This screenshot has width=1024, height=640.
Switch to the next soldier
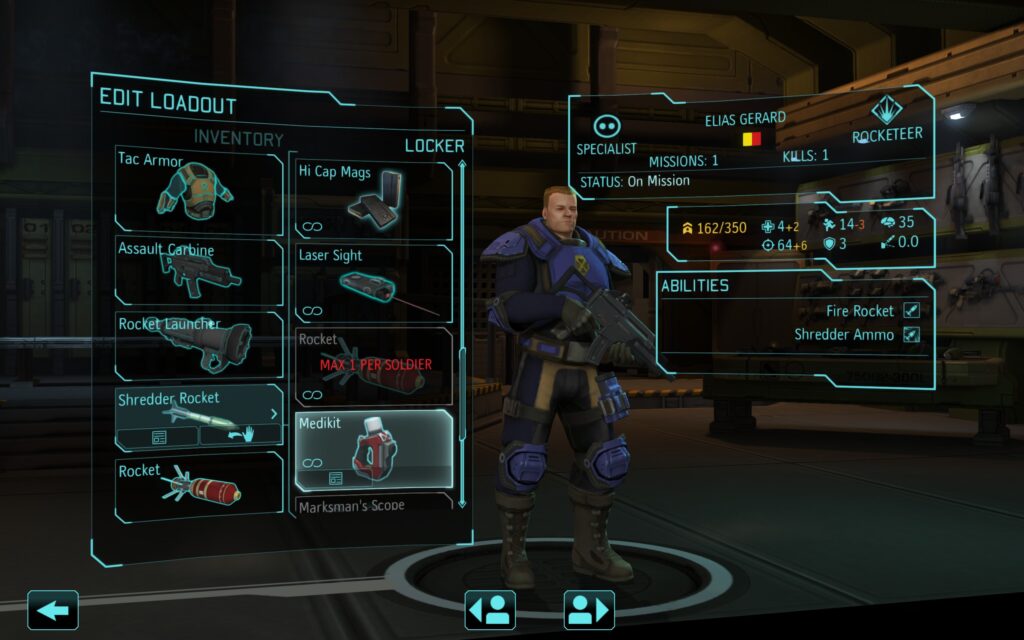[x=589, y=609]
